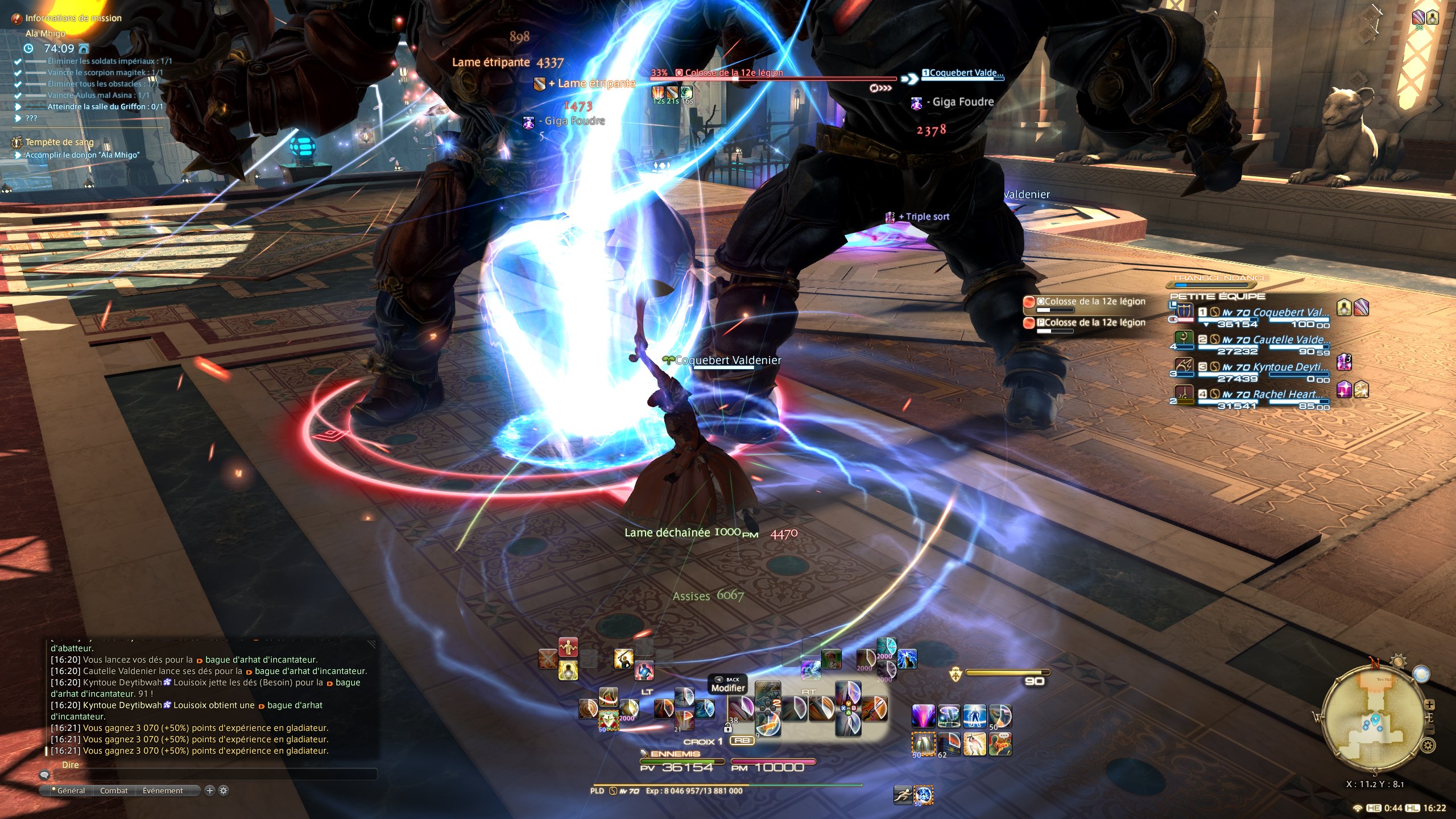Open minimap settings gear
Image resolution: width=1456 pixels, height=819 pixels.
point(1428,745)
